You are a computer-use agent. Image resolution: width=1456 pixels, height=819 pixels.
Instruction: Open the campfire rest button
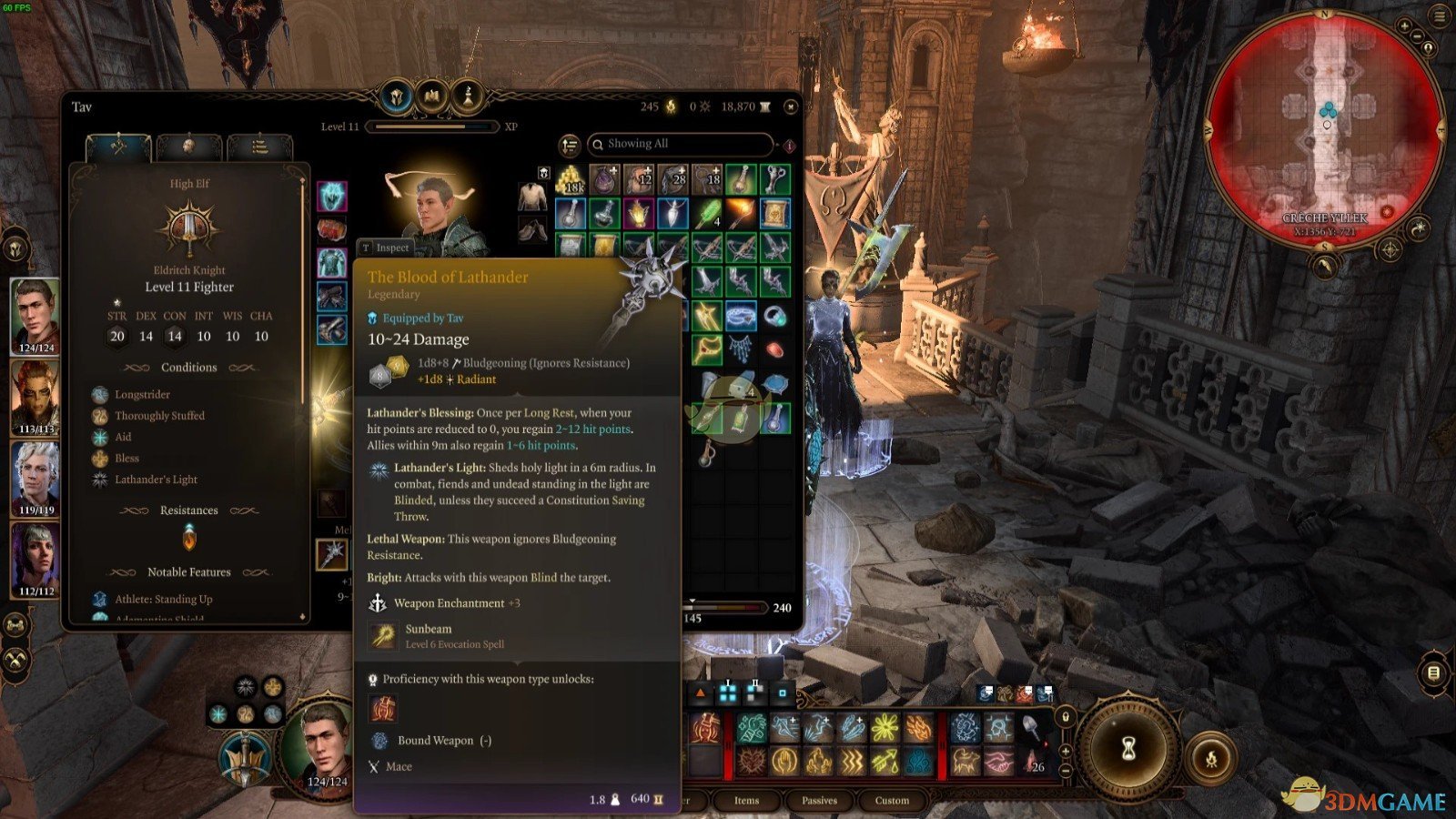pos(1211,758)
